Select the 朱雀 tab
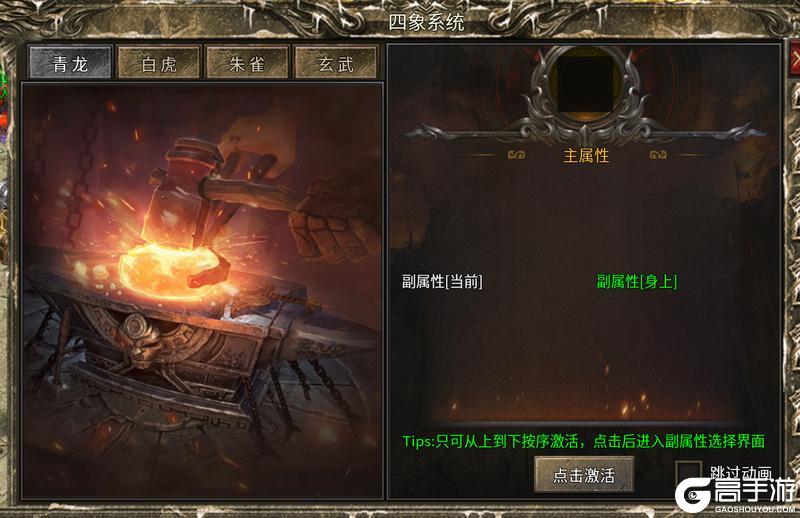The height and width of the screenshot is (518, 800). (x=247, y=63)
